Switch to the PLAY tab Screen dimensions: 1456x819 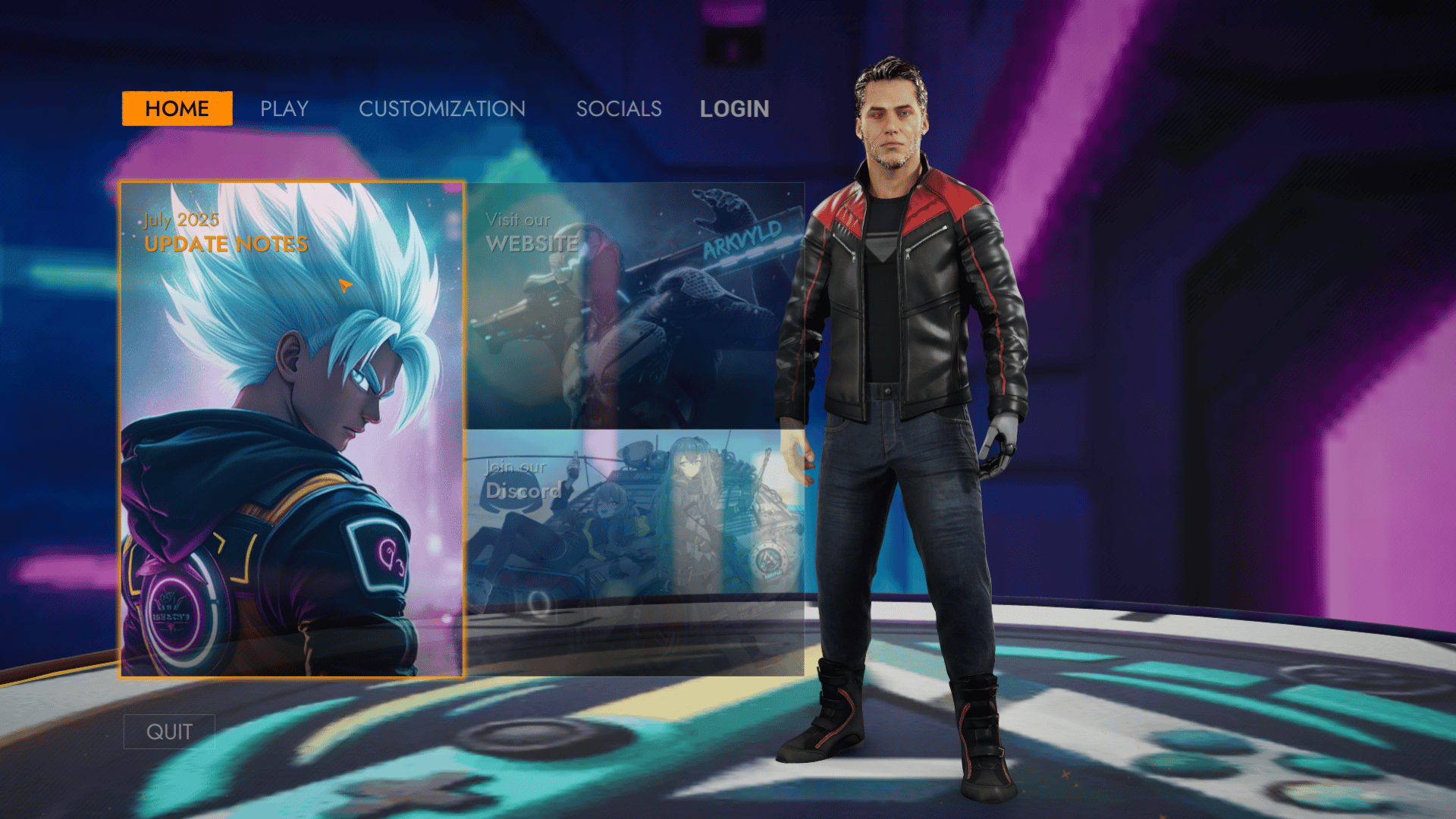click(x=284, y=108)
